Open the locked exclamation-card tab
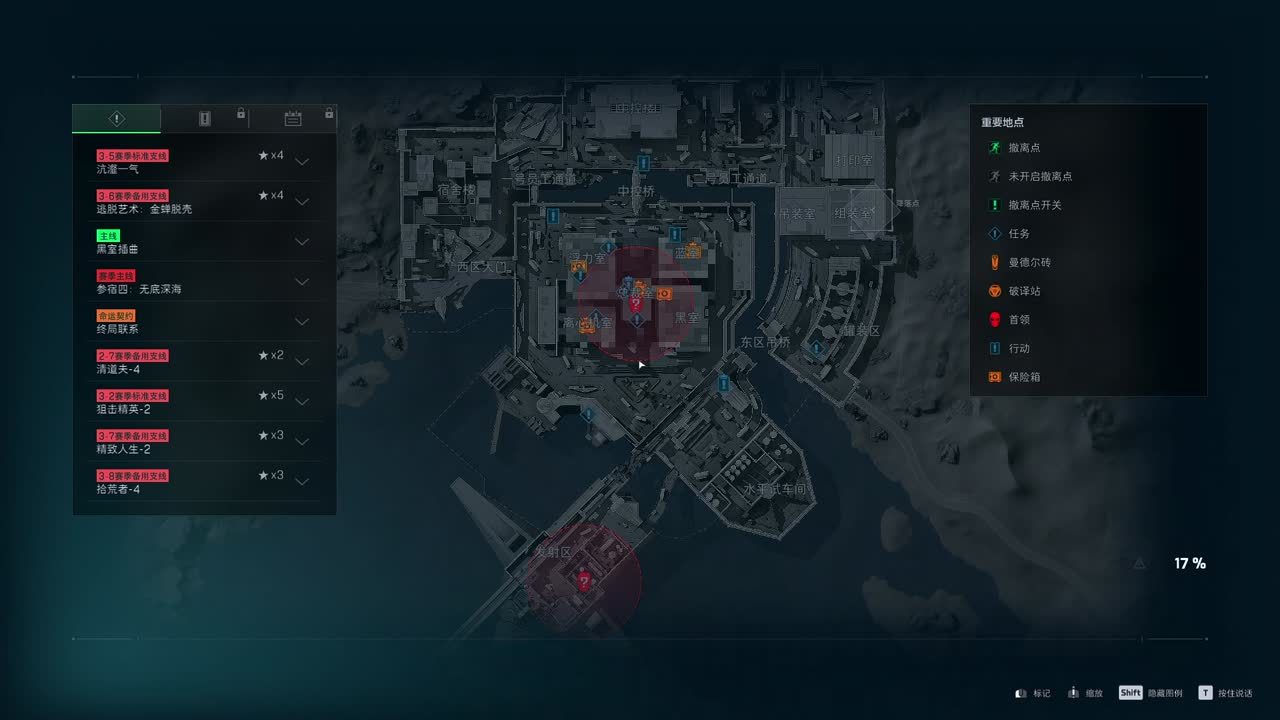1280x720 pixels. coord(205,119)
